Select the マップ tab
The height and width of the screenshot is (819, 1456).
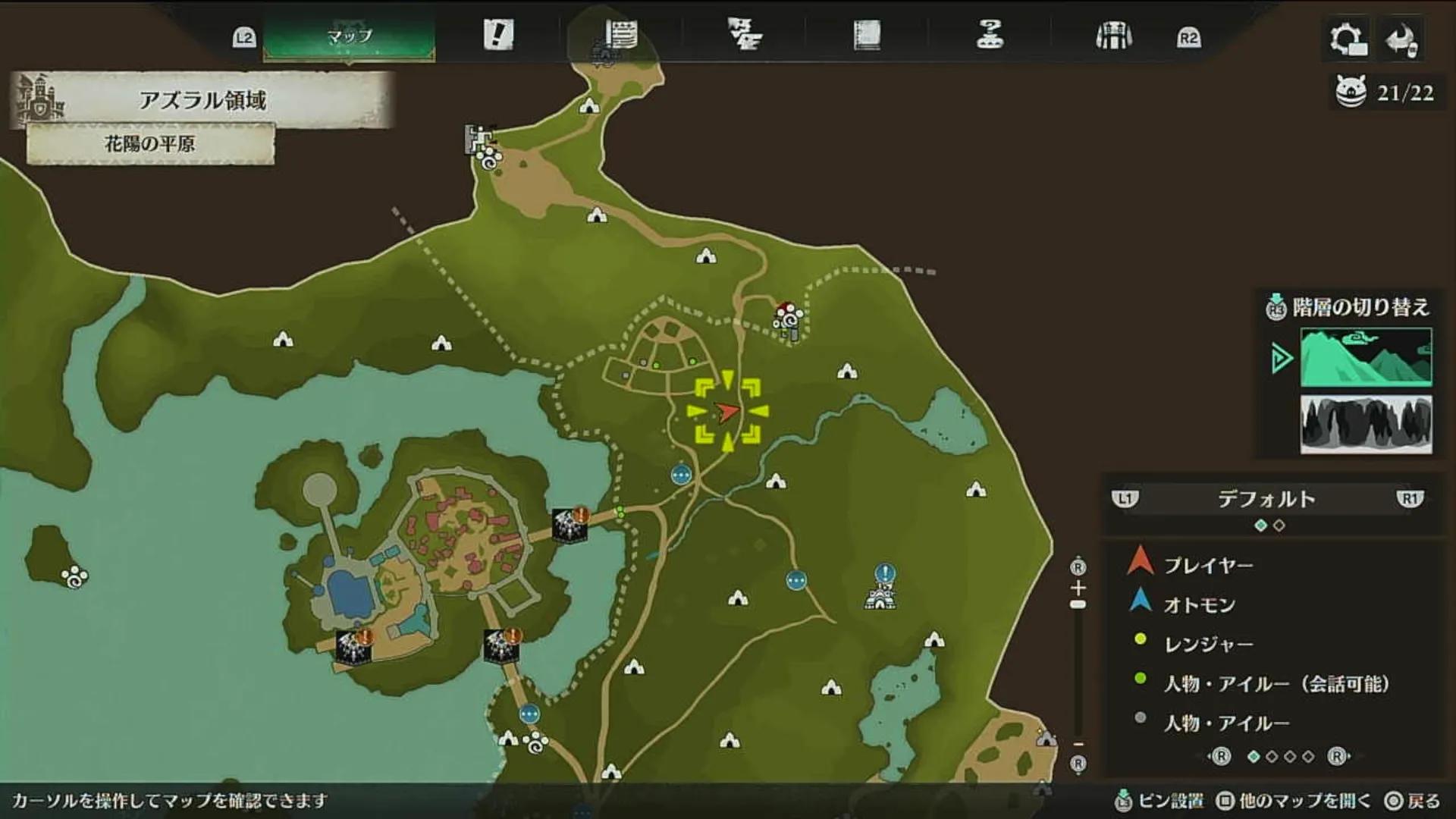point(349,36)
